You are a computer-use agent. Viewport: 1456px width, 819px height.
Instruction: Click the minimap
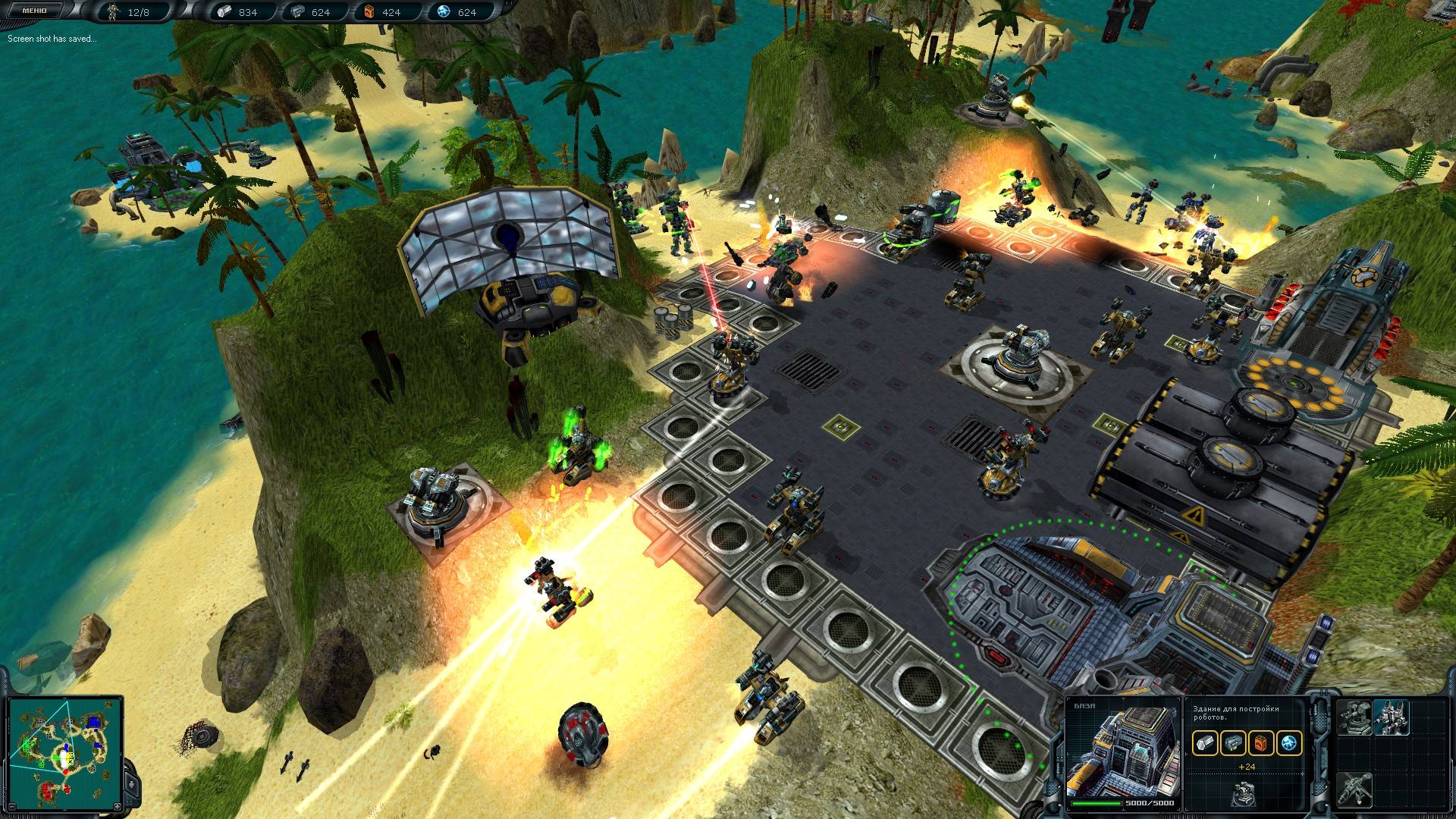[x=64, y=752]
